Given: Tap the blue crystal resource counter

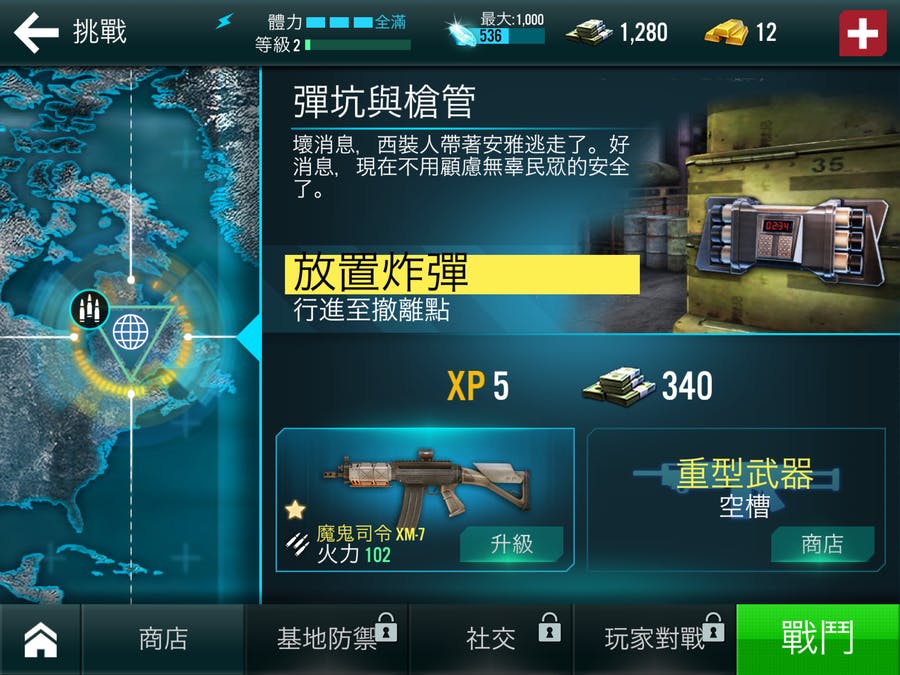Looking at the screenshot, I should (x=497, y=31).
